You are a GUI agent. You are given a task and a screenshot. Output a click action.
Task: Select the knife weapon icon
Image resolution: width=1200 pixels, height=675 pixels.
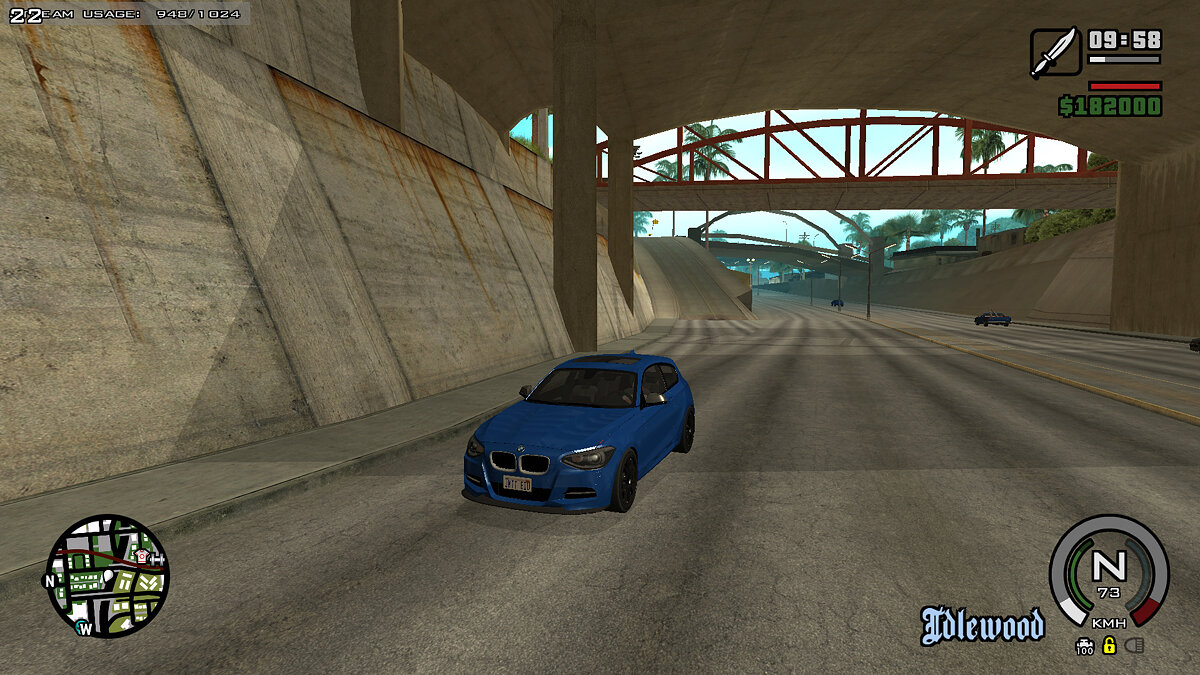click(1055, 52)
